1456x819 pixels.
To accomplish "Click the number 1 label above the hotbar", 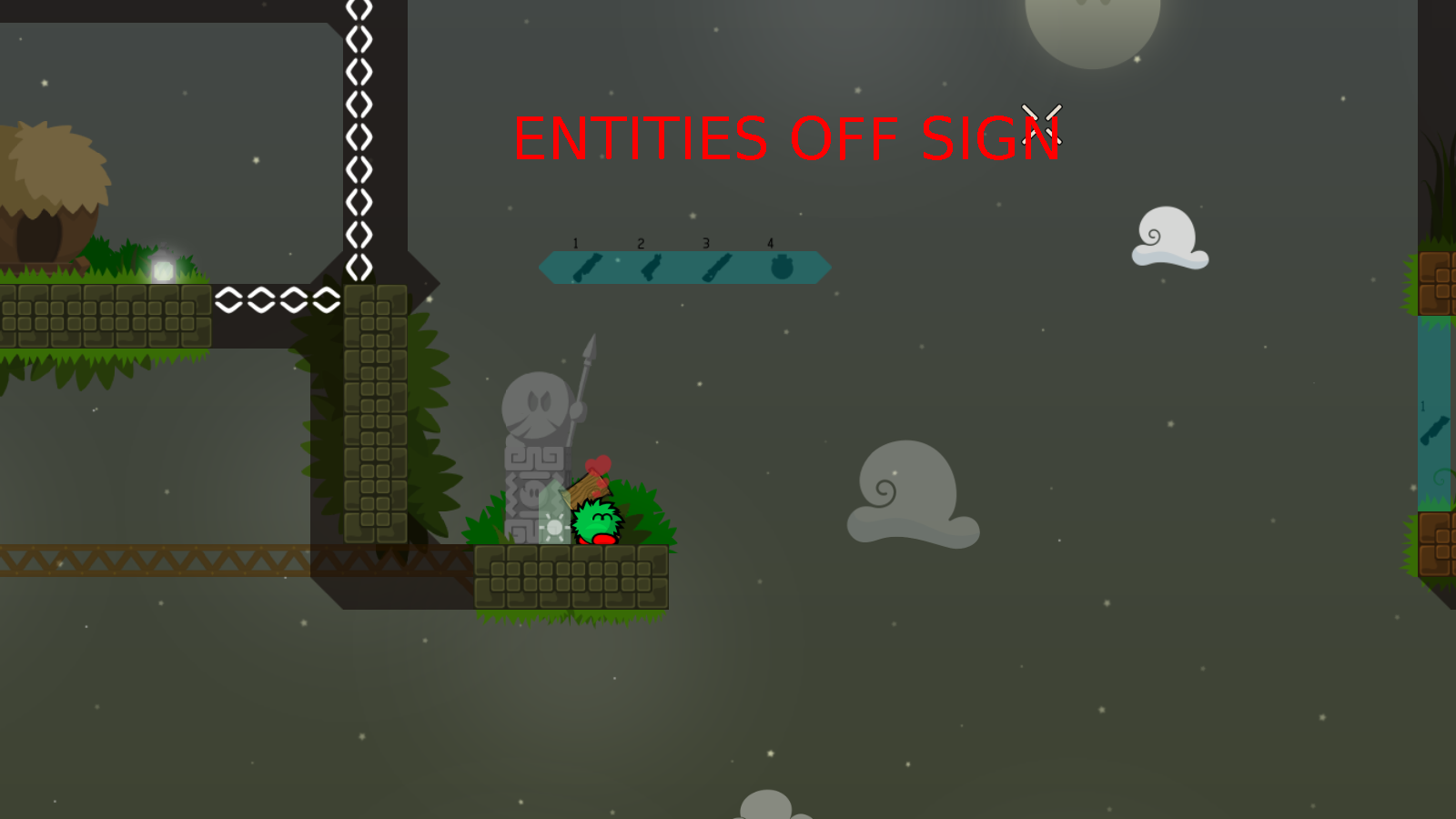I will pyautogui.click(x=575, y=244).
